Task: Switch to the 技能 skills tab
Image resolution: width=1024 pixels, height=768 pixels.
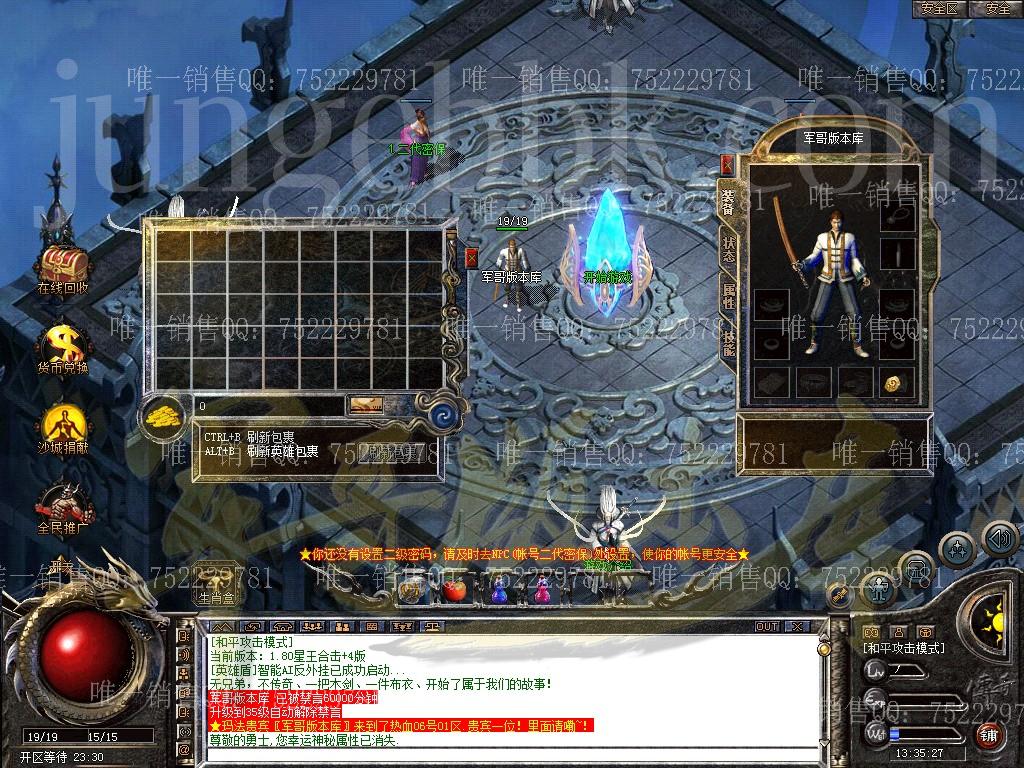Action: click(x=728, y=343)
